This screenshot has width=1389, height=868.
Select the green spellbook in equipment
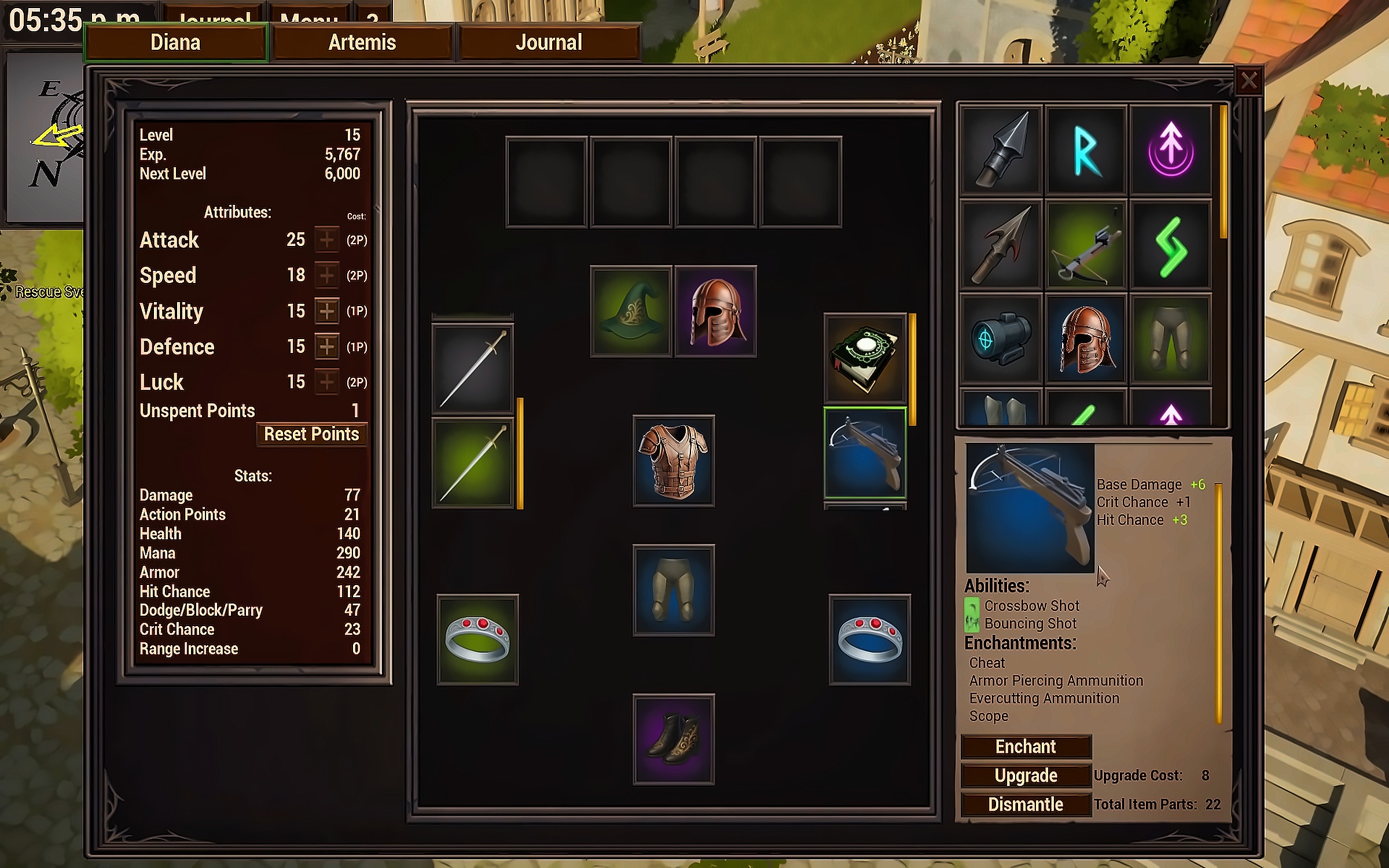coord(865,359)
